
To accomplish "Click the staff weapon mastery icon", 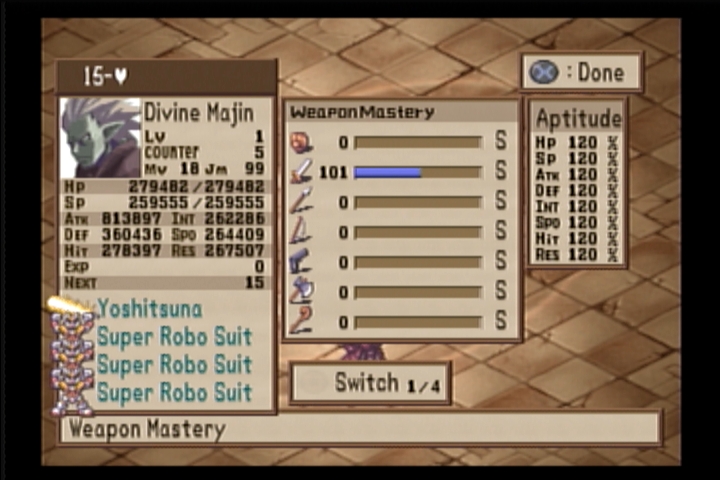I will [301, 322].
